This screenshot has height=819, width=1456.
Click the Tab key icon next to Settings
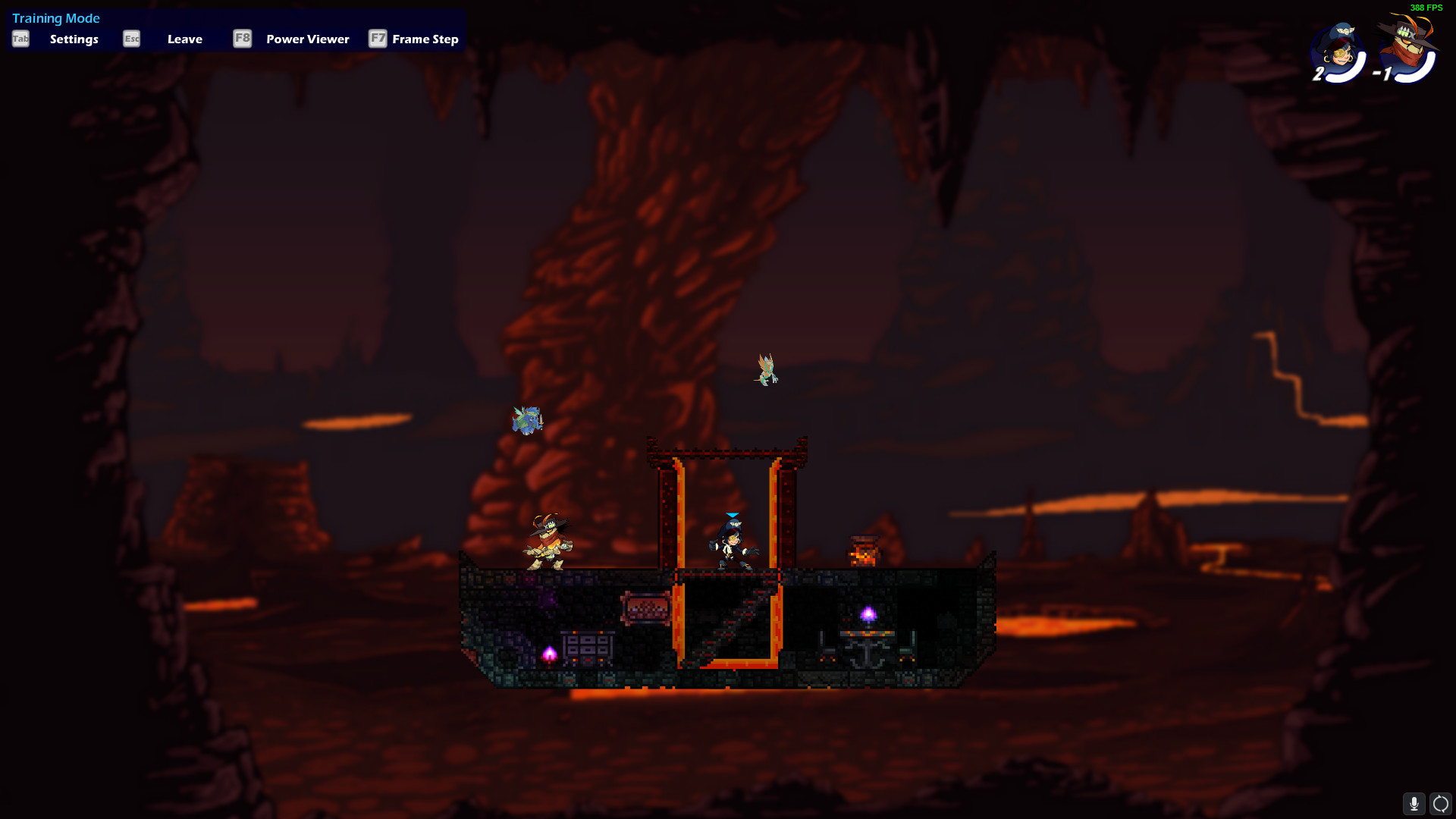(x=20, y=39)
